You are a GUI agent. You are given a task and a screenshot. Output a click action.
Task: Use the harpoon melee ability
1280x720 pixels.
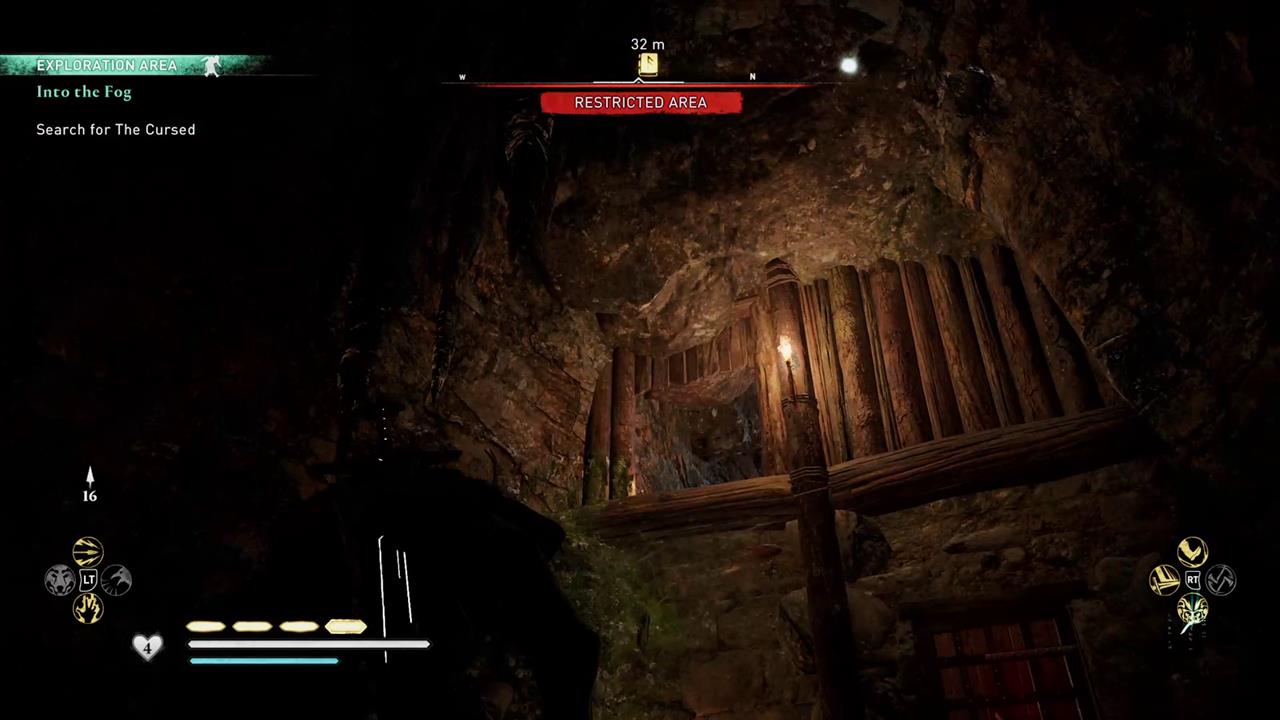point(1164,580)
